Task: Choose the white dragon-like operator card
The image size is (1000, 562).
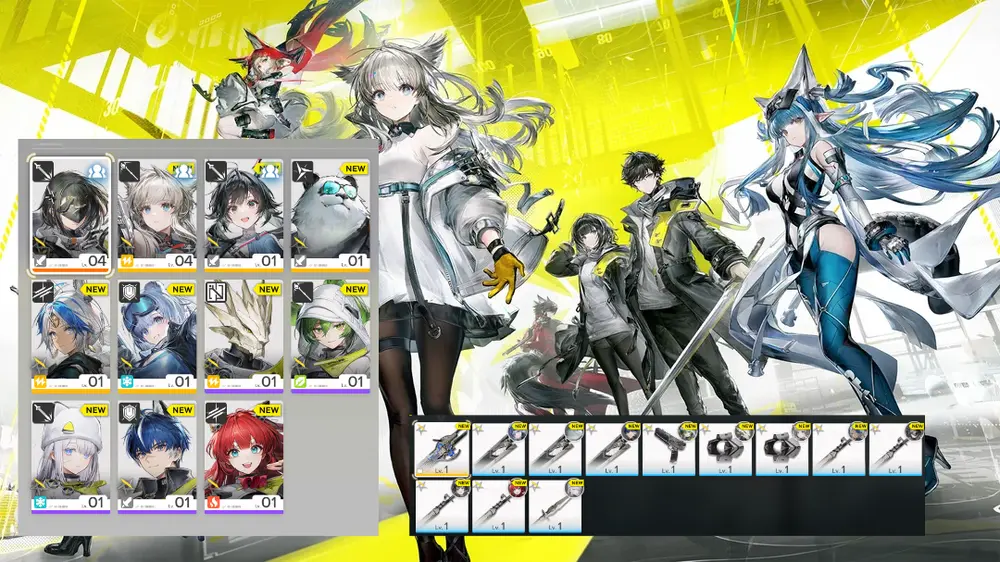Action: [x=243, y=336]
